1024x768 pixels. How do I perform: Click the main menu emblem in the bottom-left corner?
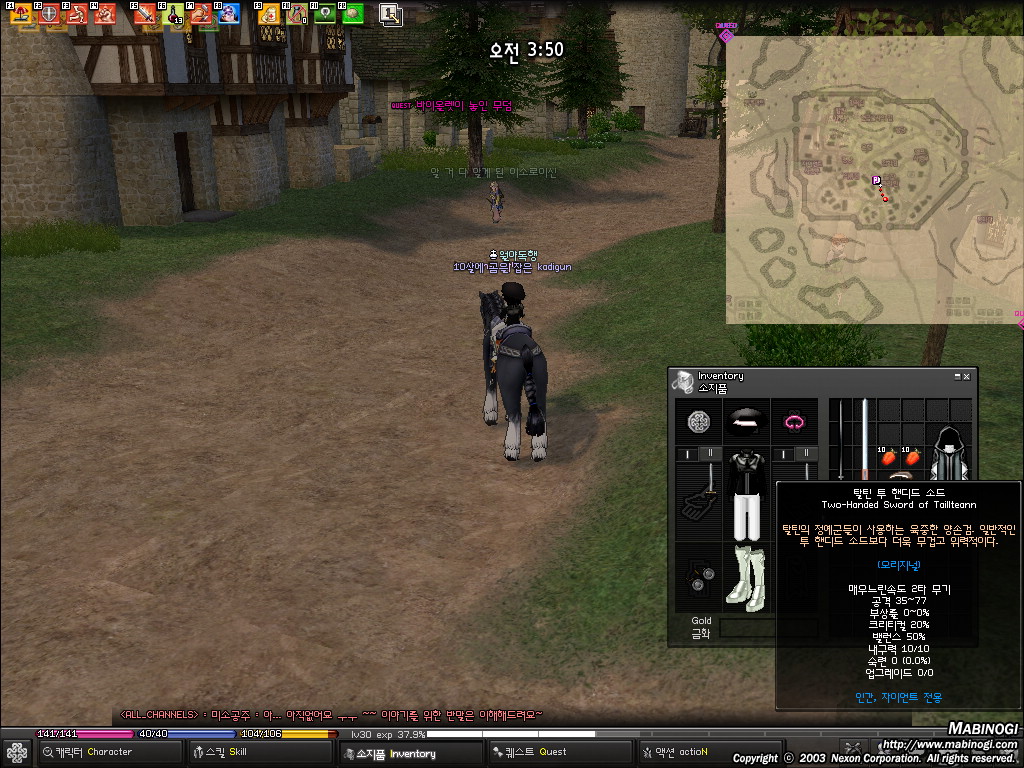tap(16, 752)
